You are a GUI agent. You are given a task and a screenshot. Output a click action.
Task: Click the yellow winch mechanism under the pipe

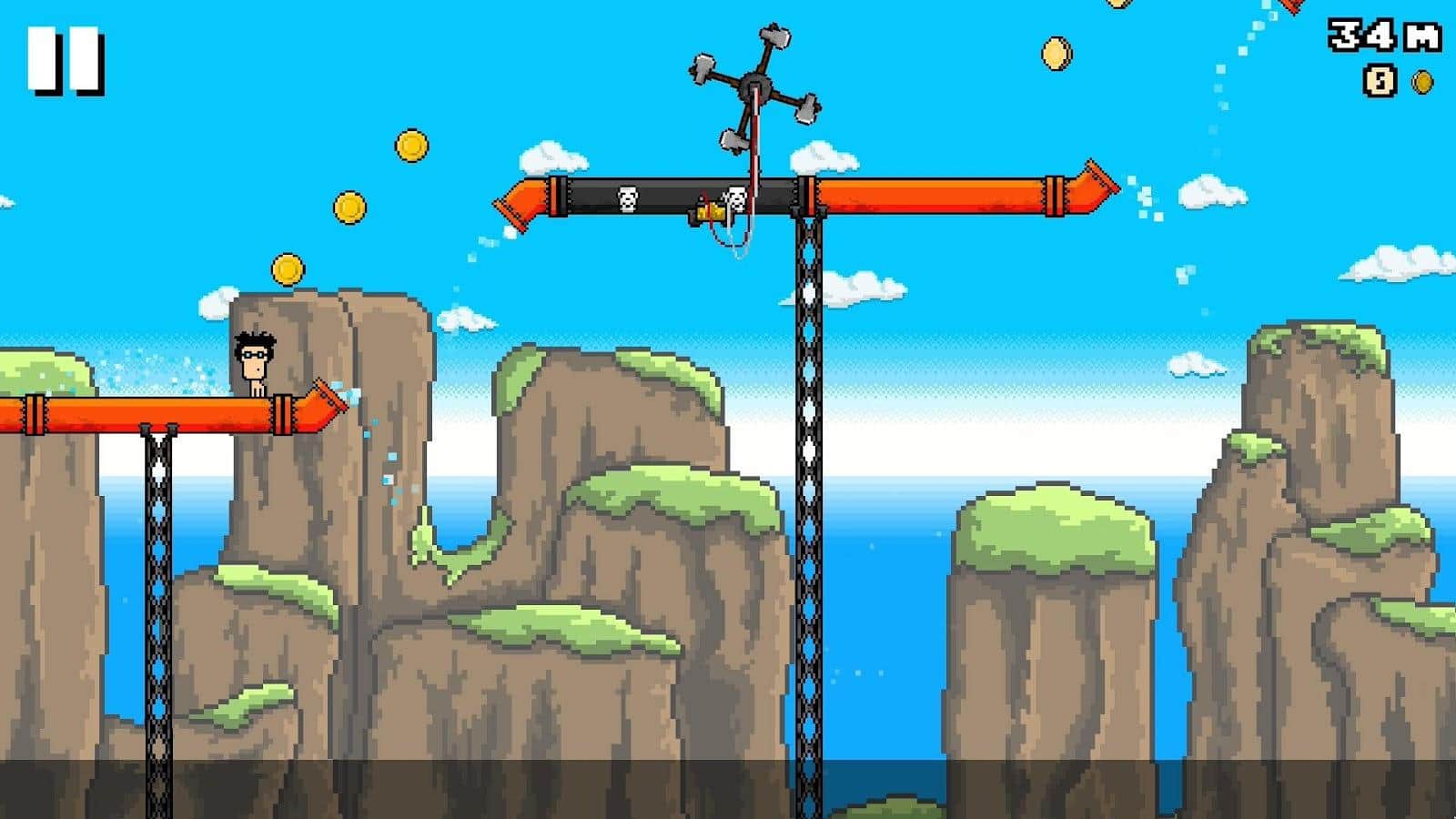pyautogui.click(x=710, y=211)
